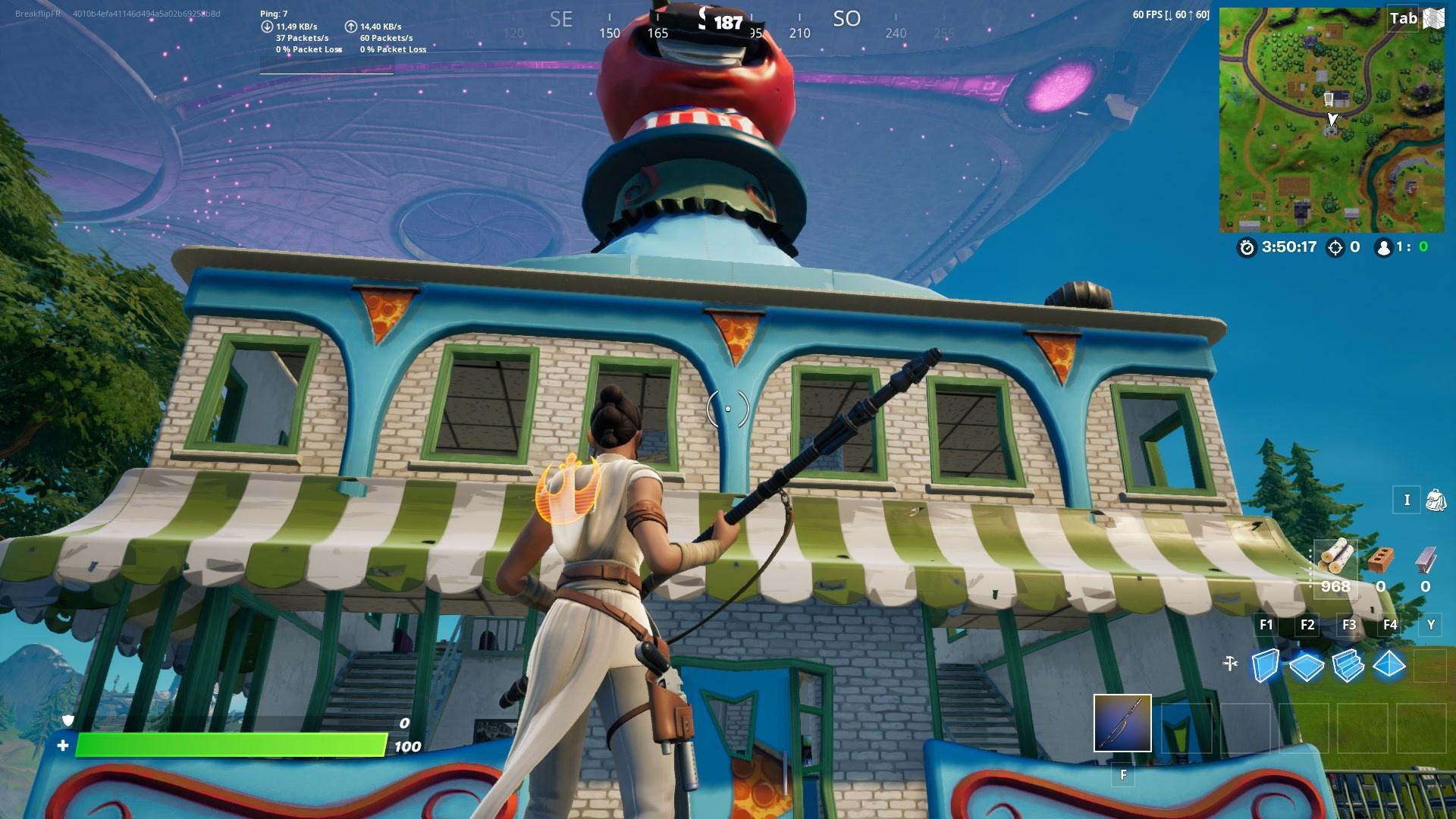Click the players remaining icon

1385,248
